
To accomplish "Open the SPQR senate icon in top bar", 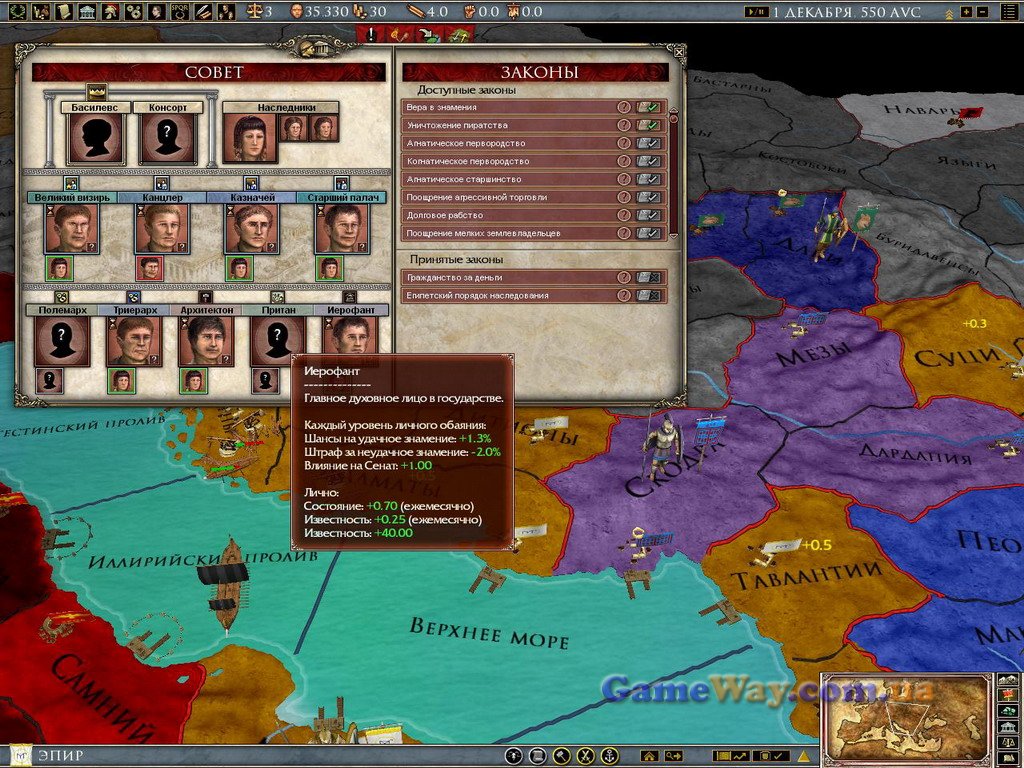I will 180,12.
